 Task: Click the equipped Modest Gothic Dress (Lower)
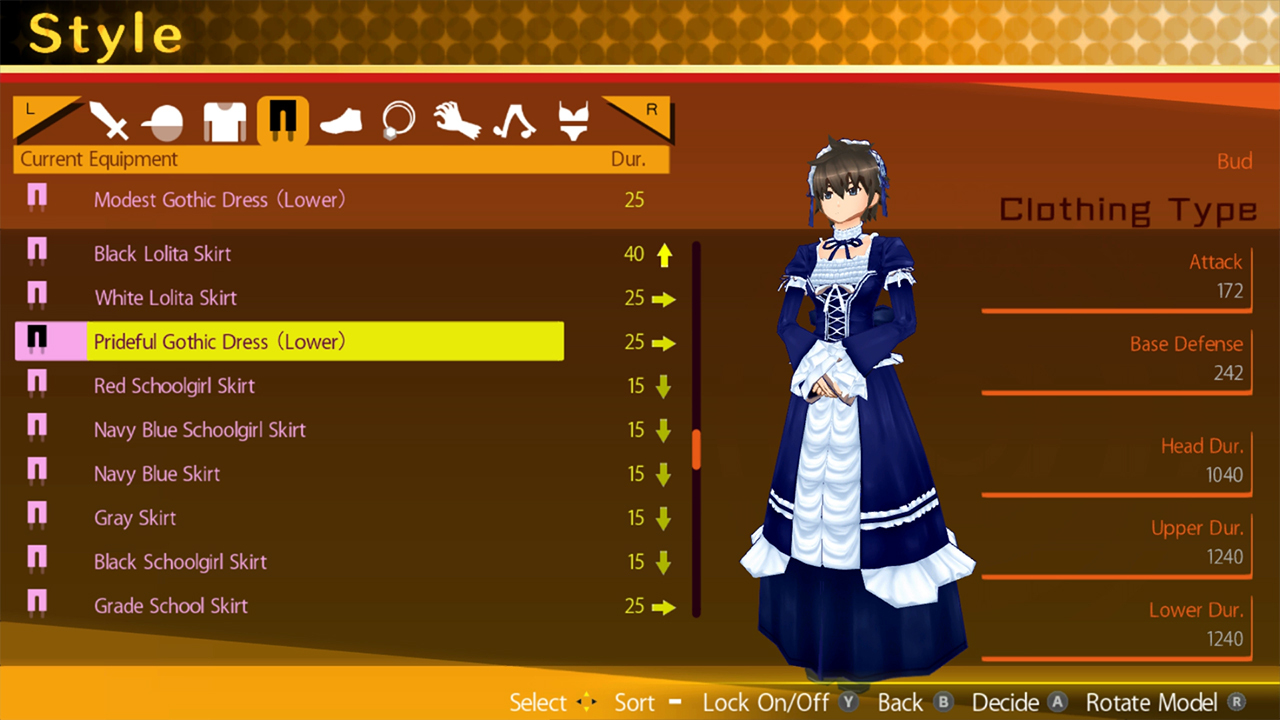pos(219,199)
